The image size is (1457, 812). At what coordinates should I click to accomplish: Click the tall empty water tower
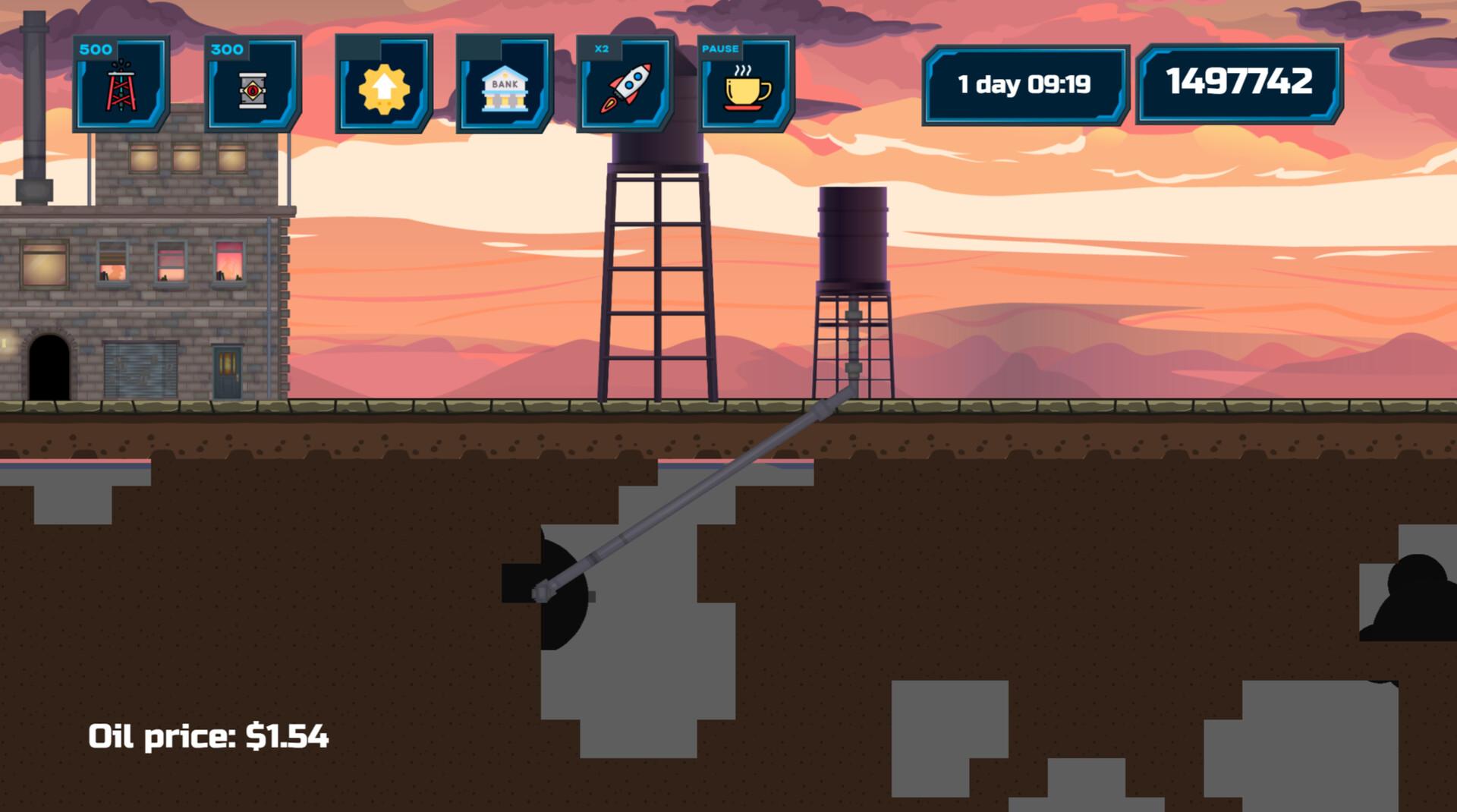pos(656,266)
